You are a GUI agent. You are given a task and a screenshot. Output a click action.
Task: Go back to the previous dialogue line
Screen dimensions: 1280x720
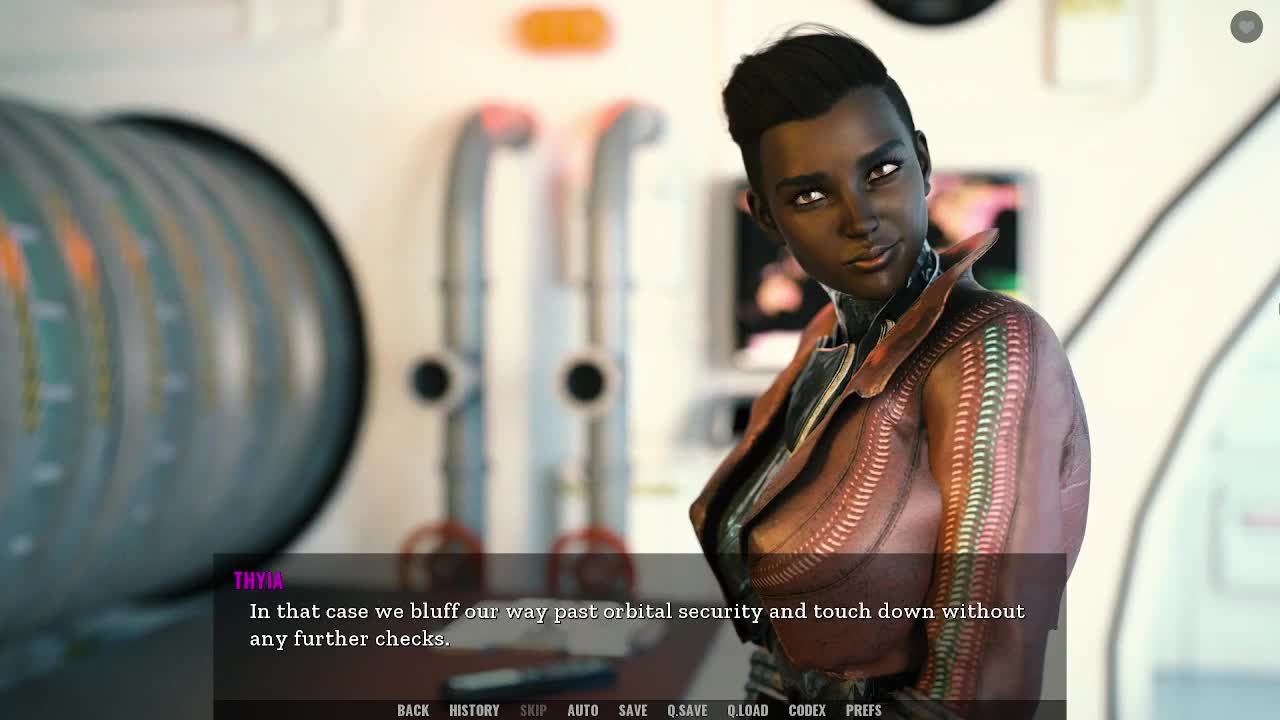[x=412, y=710]
